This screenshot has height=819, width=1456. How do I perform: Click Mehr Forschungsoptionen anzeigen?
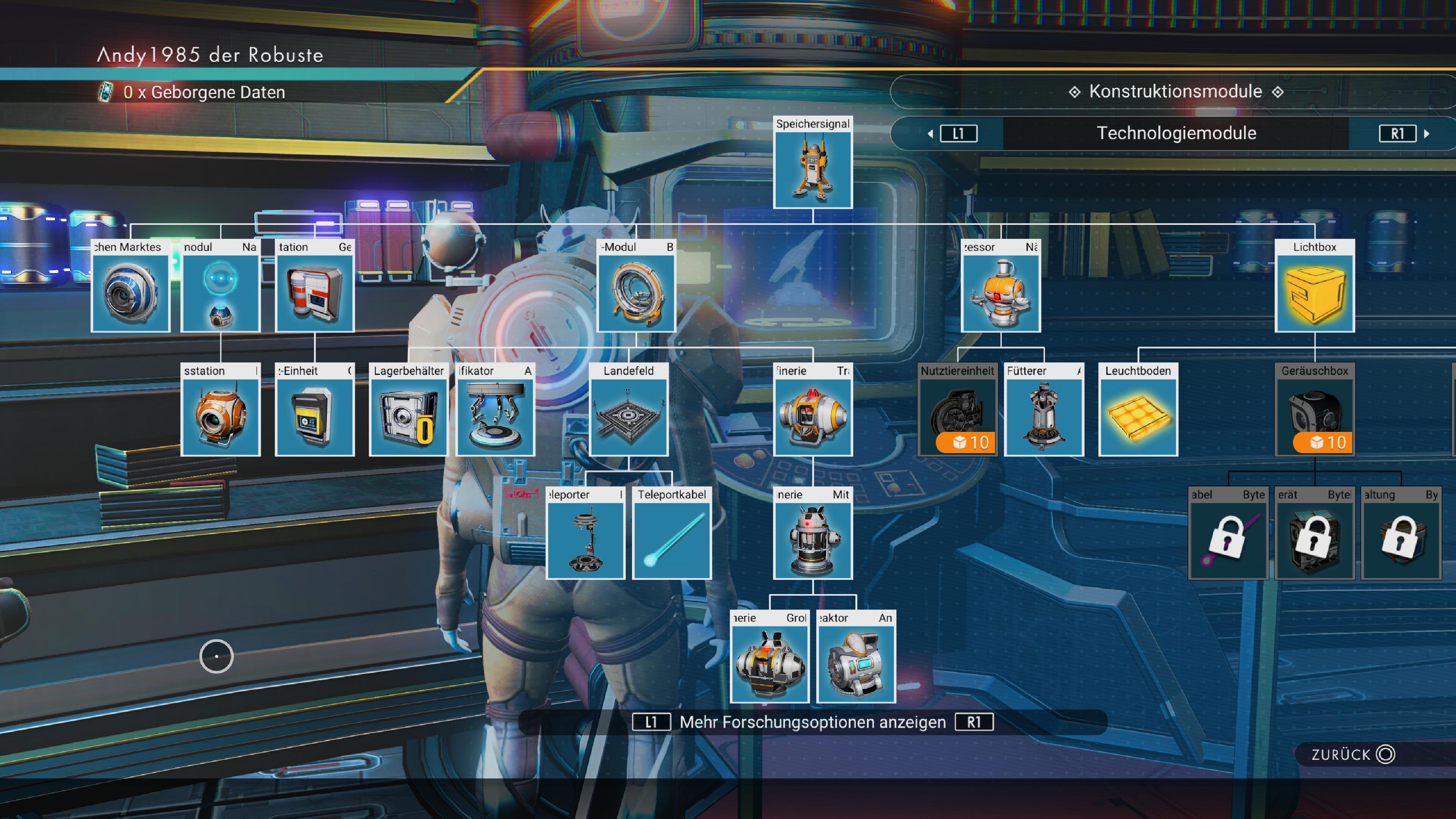pyautogui.click(x=813, y=722)
